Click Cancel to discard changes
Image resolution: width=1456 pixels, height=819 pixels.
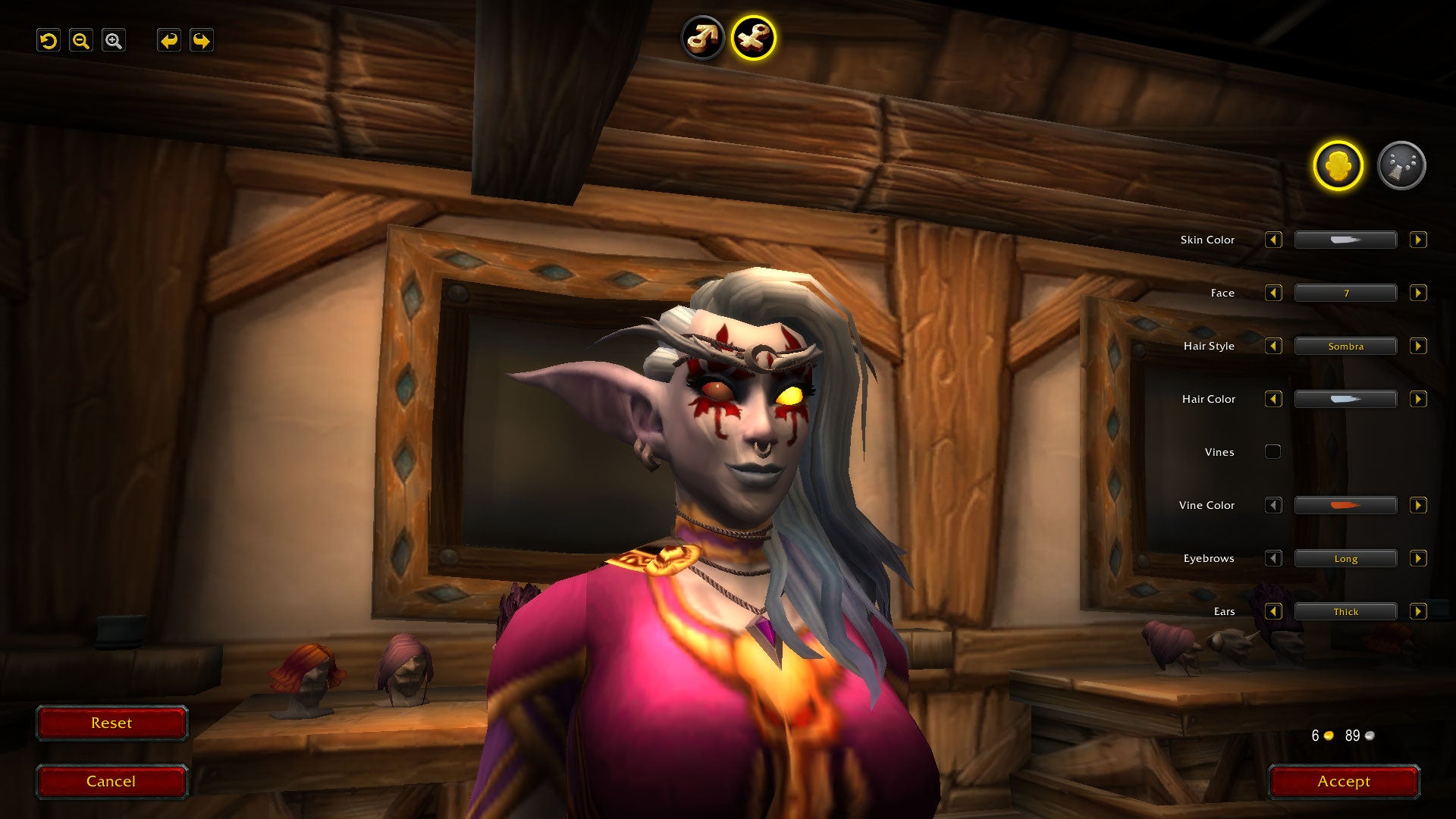click(x=111, y=781)
